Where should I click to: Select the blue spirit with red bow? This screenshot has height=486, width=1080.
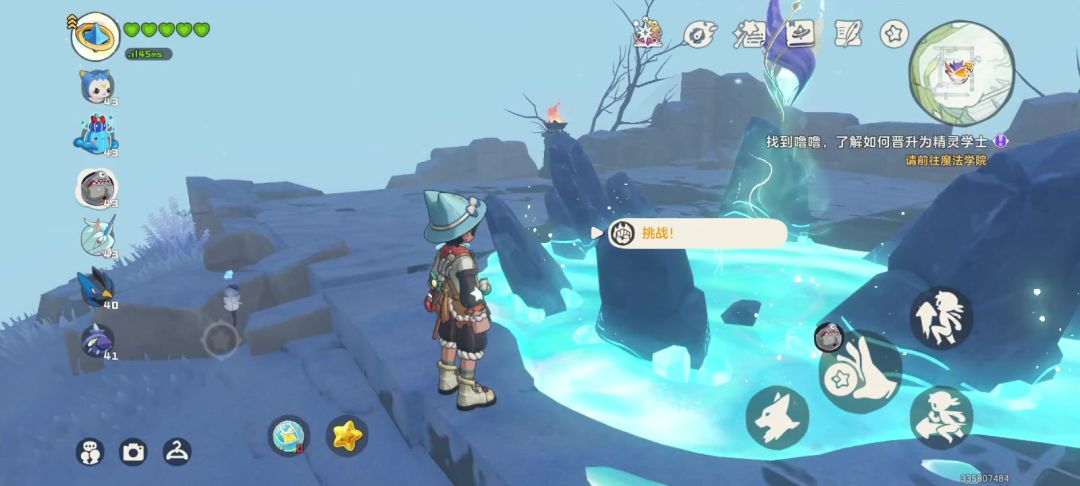[x=96, y=135]
